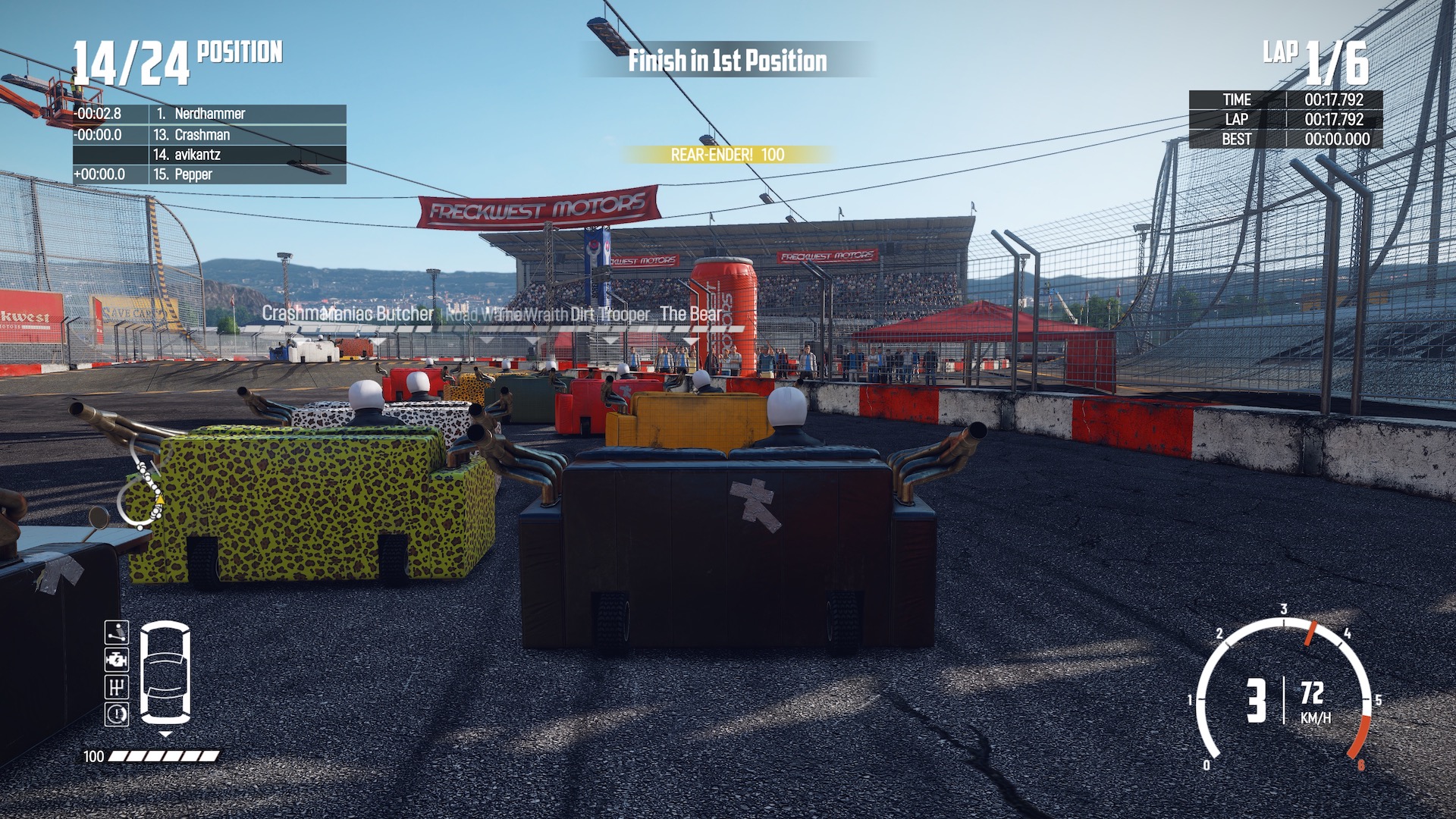Click the car damage outline diagram

tap(165, 672)
